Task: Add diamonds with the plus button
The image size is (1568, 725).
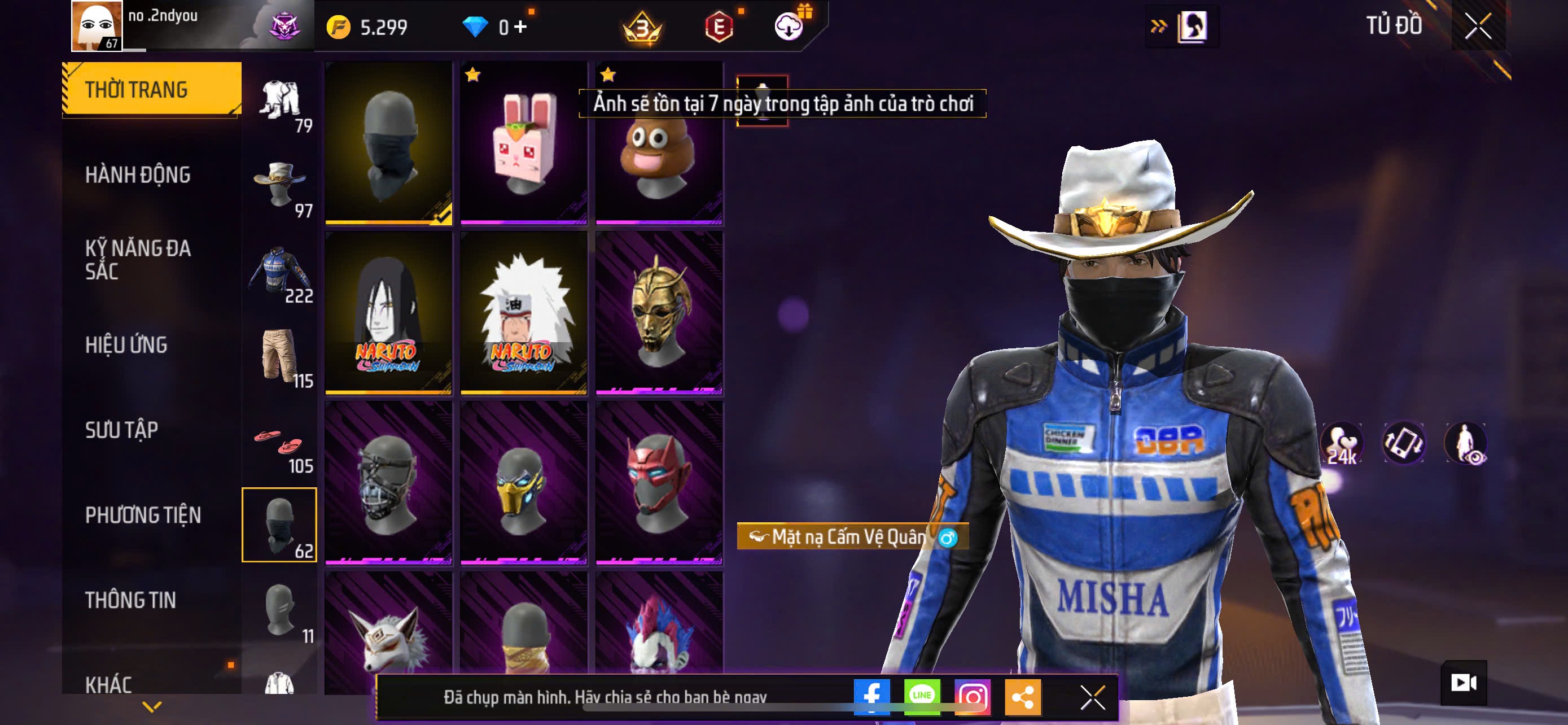Action: [x=520, y=27]
